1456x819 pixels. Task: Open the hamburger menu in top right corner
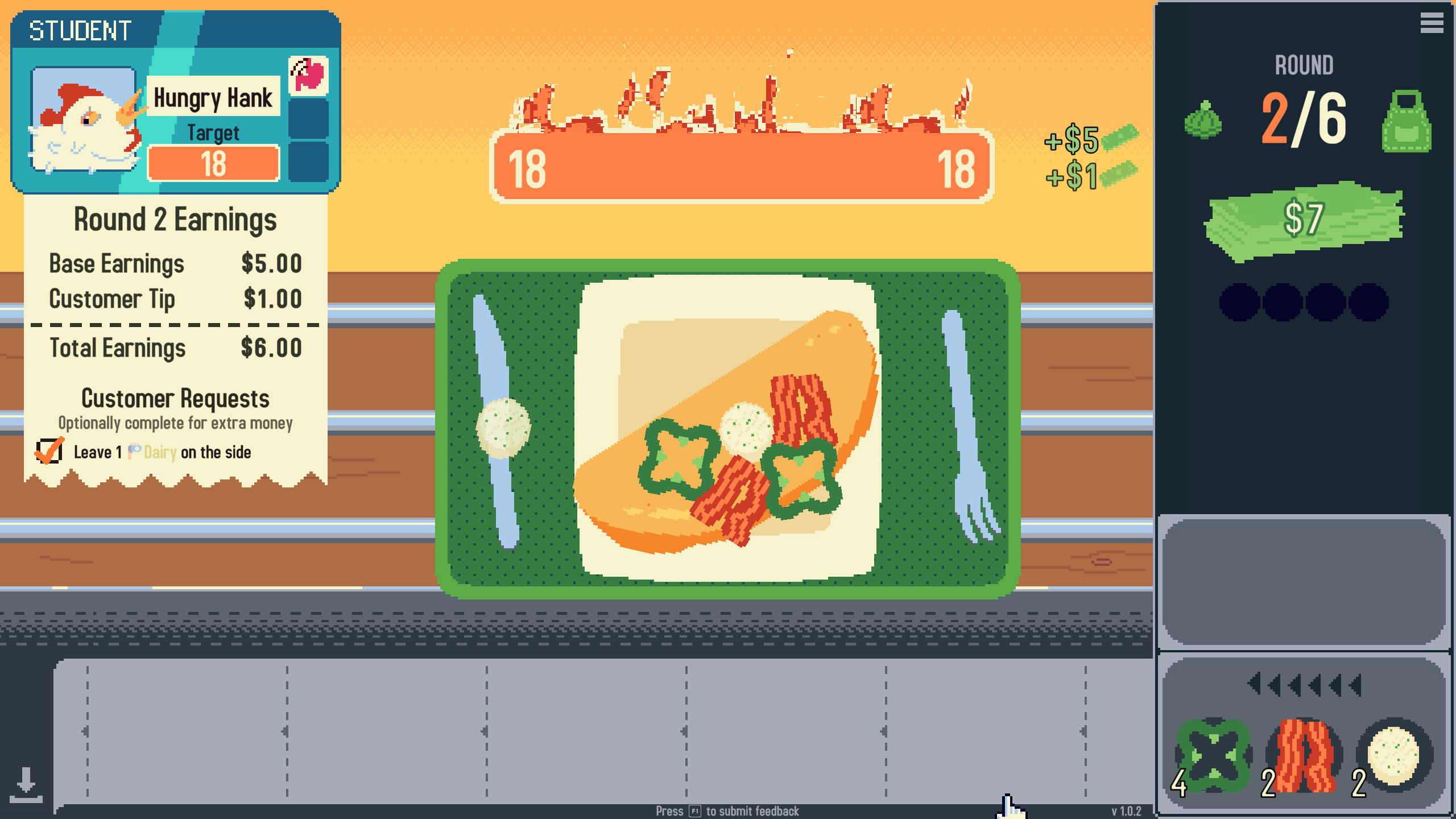click(x=1432, y=23)
